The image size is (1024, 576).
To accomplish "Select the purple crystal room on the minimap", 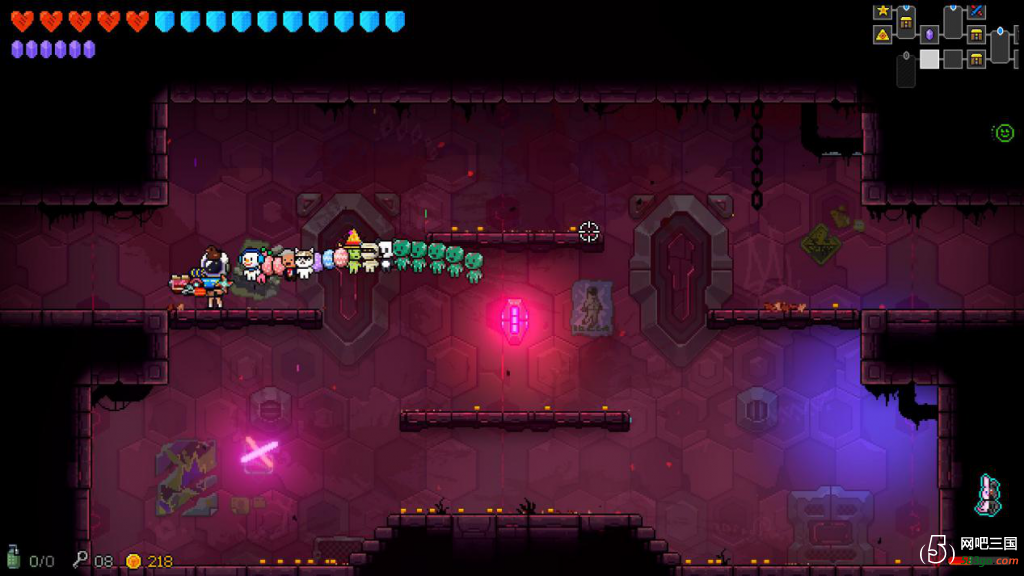I will coord(929,35).
